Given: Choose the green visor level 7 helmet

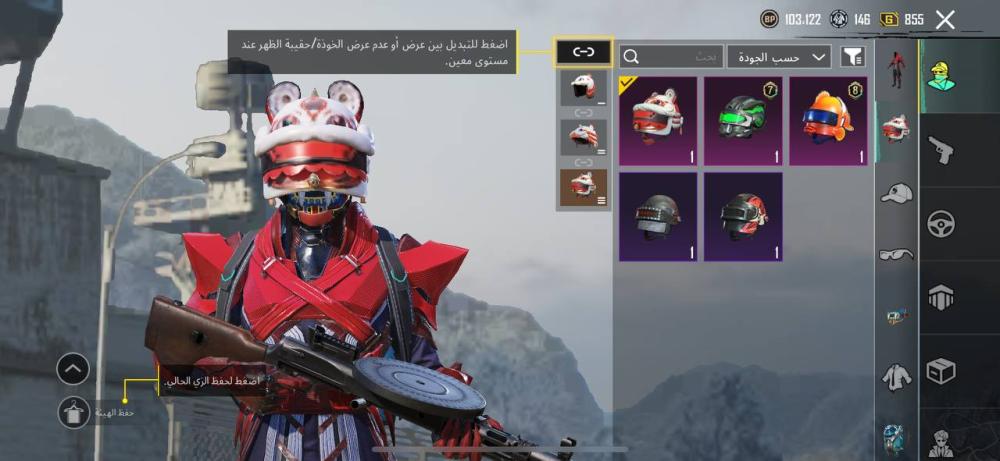Looking at the screenshot, I should 743,121.
